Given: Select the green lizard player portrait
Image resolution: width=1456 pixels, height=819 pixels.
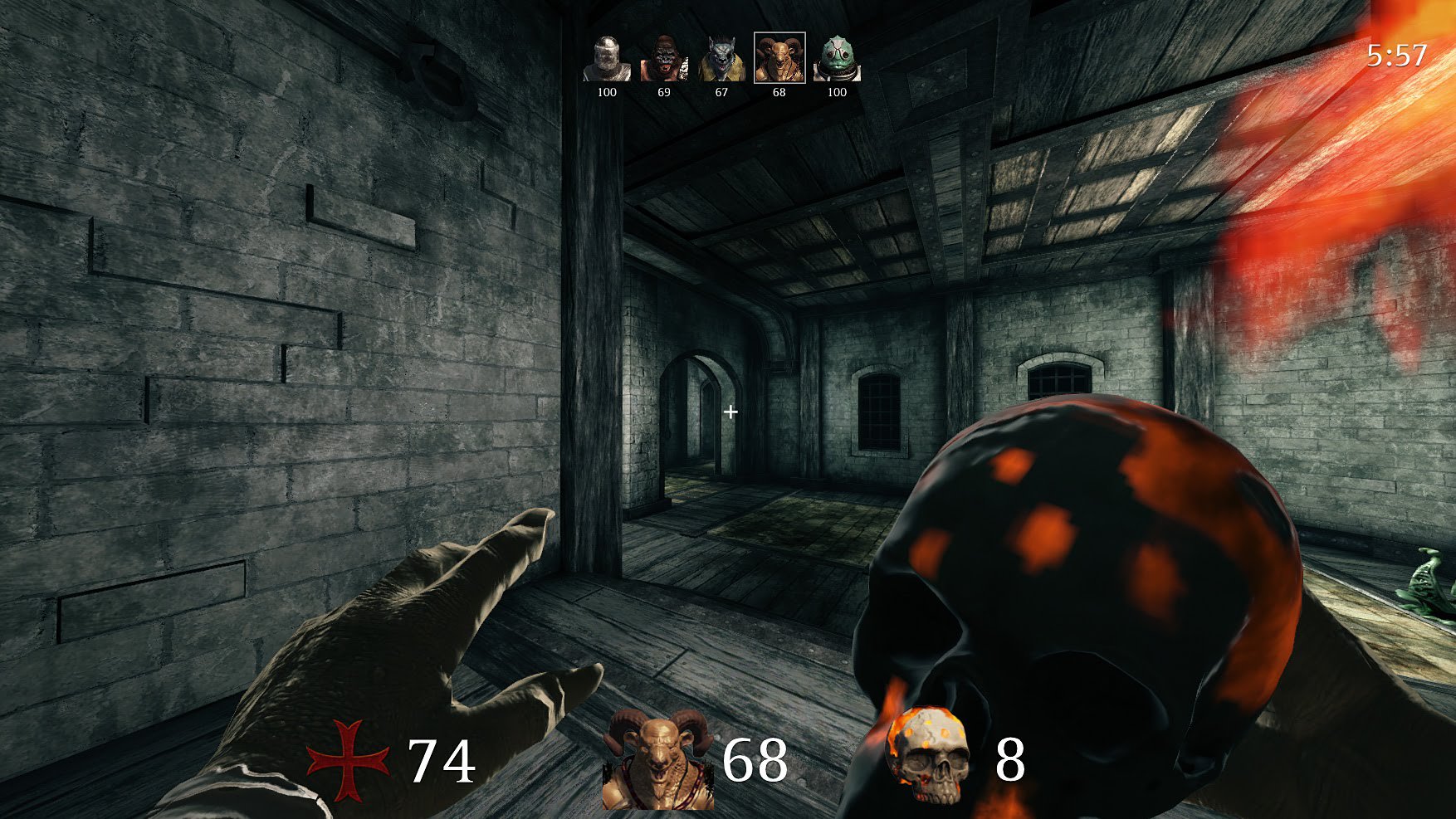Looking at the screenshot, I should tap(837, 59).
